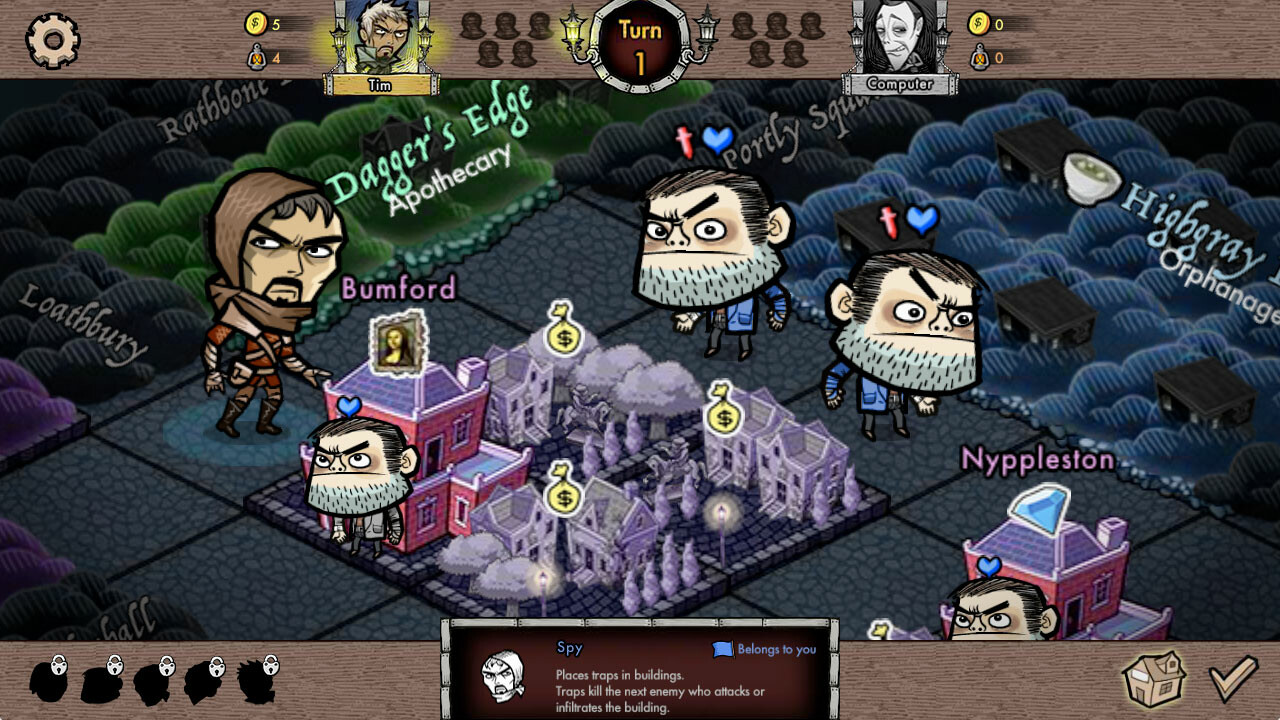Select the Computer nameplate tab

pos(898,85)
